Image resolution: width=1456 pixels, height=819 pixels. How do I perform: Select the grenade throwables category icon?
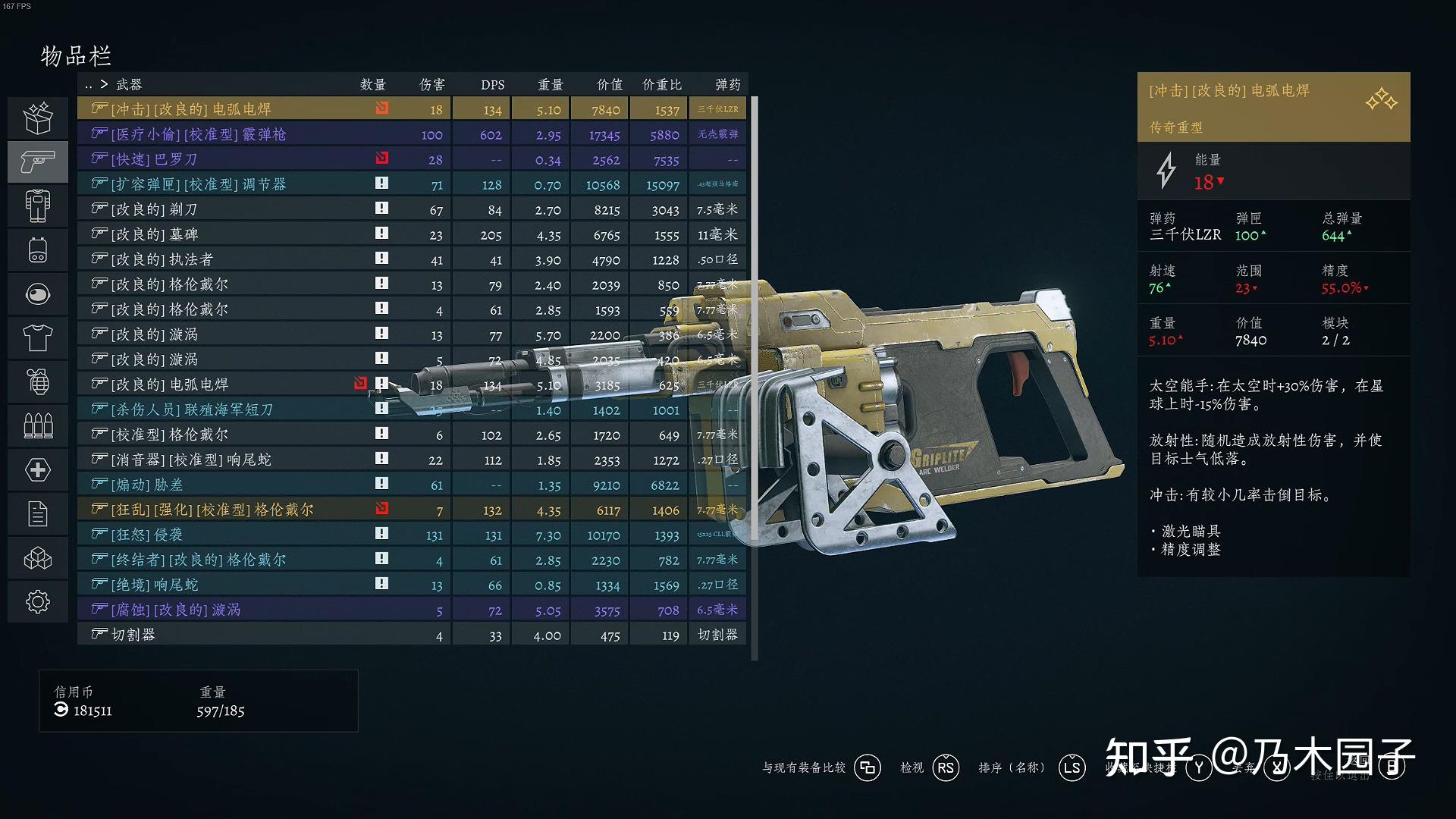point(38,381)
